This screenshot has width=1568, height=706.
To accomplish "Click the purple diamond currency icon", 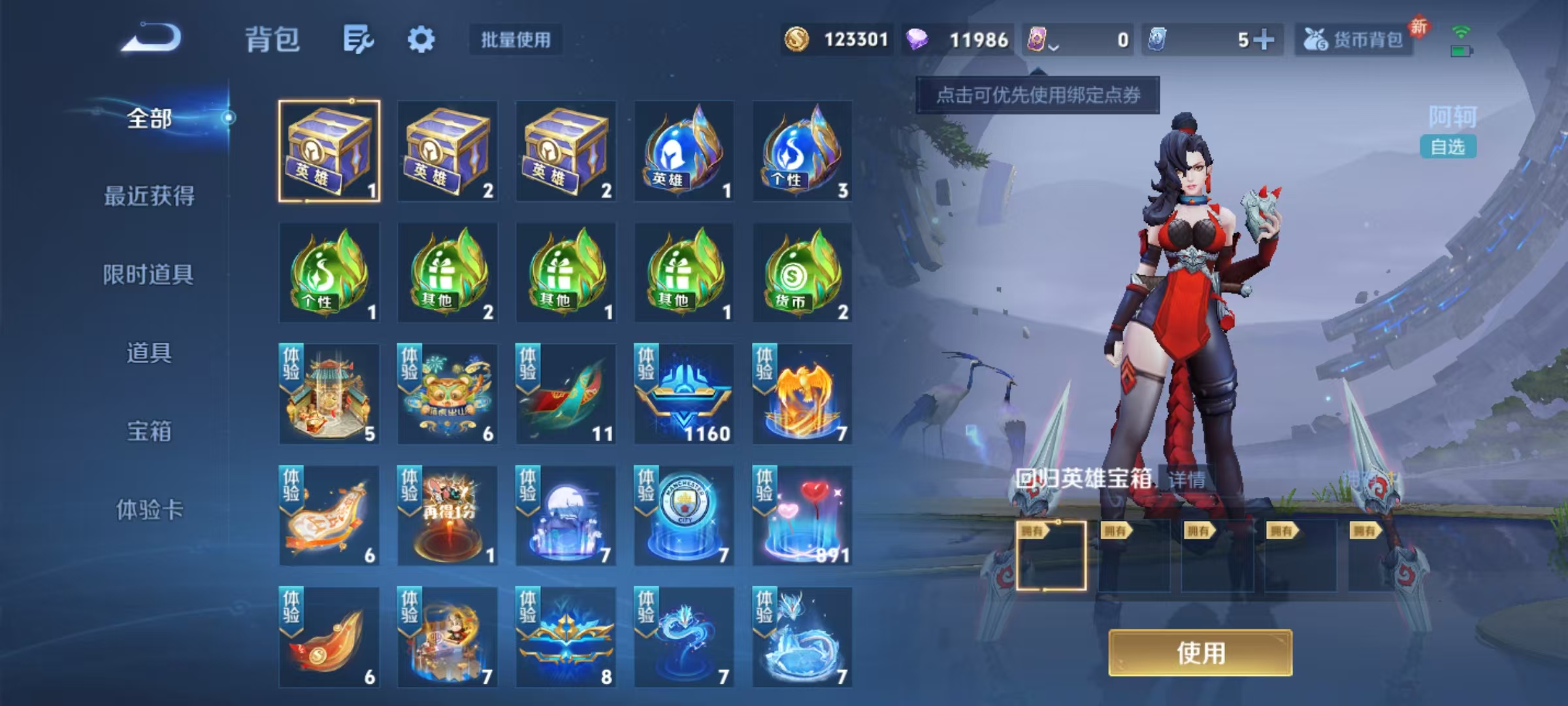I will (x=918, y=41).
